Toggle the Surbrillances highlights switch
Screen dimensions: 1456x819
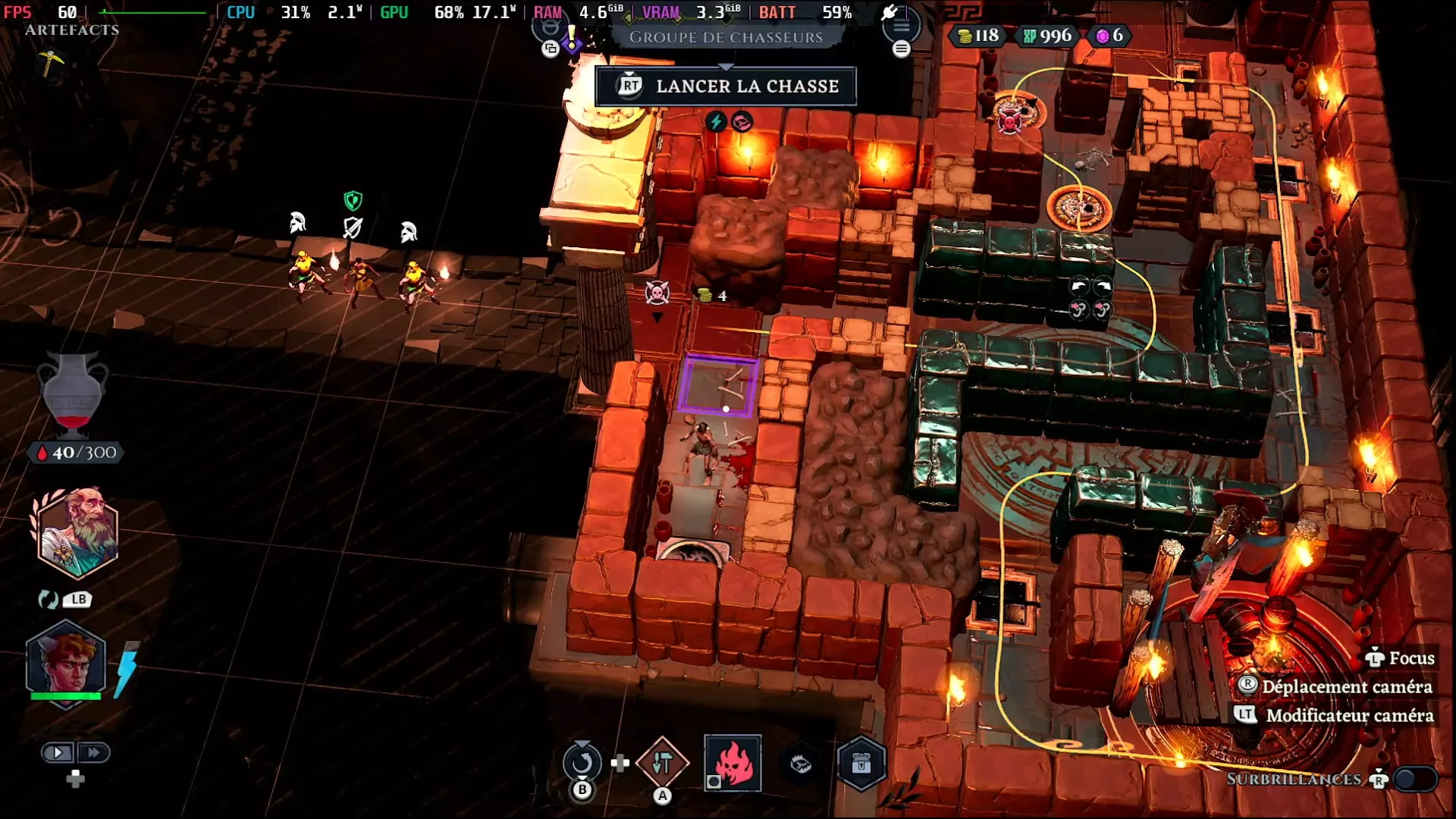coord(1414,779)
